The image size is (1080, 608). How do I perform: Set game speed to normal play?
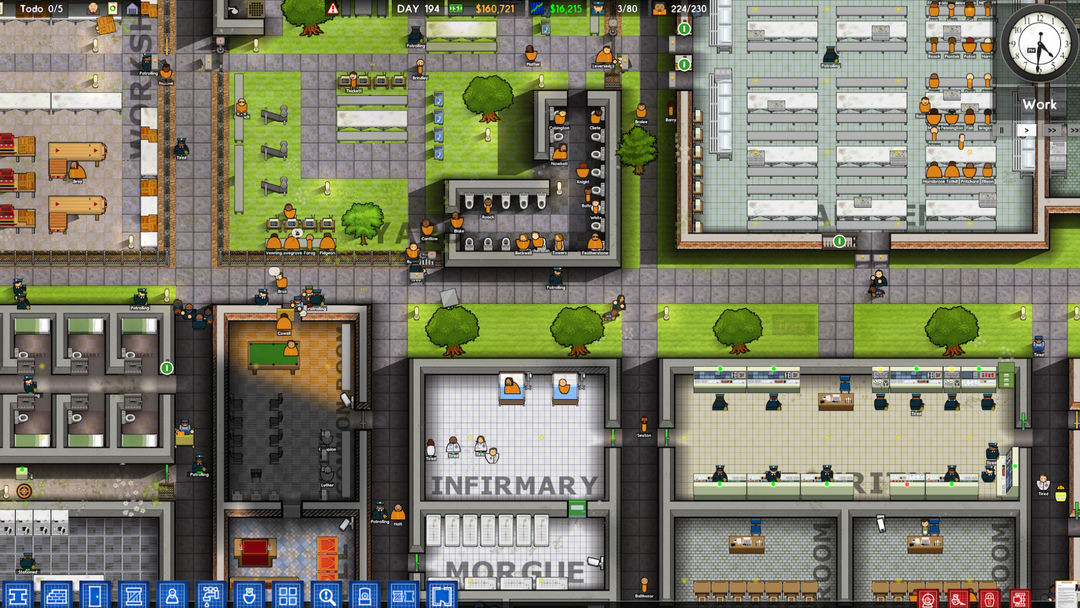pos(1025,130)
